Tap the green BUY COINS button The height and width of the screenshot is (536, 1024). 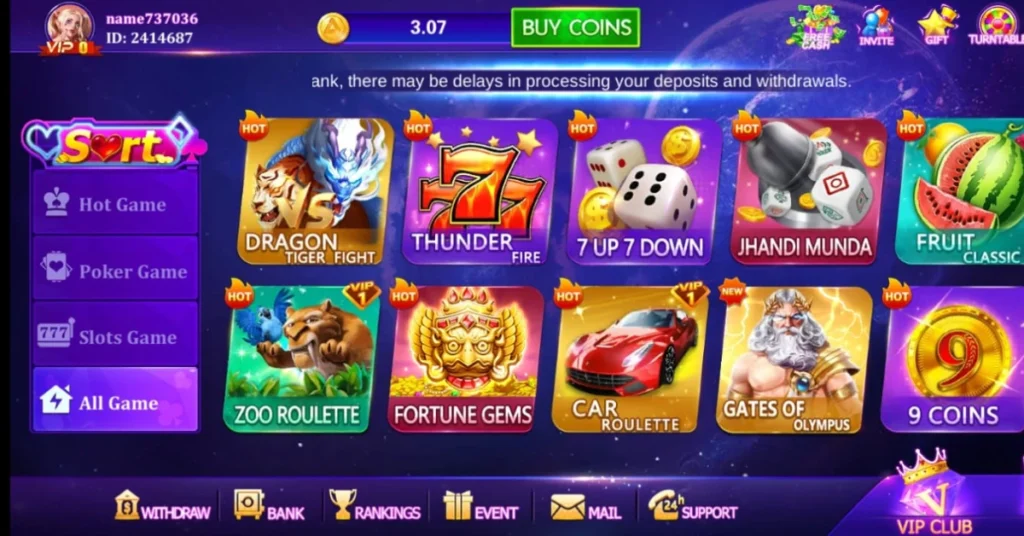click(575, 28)
